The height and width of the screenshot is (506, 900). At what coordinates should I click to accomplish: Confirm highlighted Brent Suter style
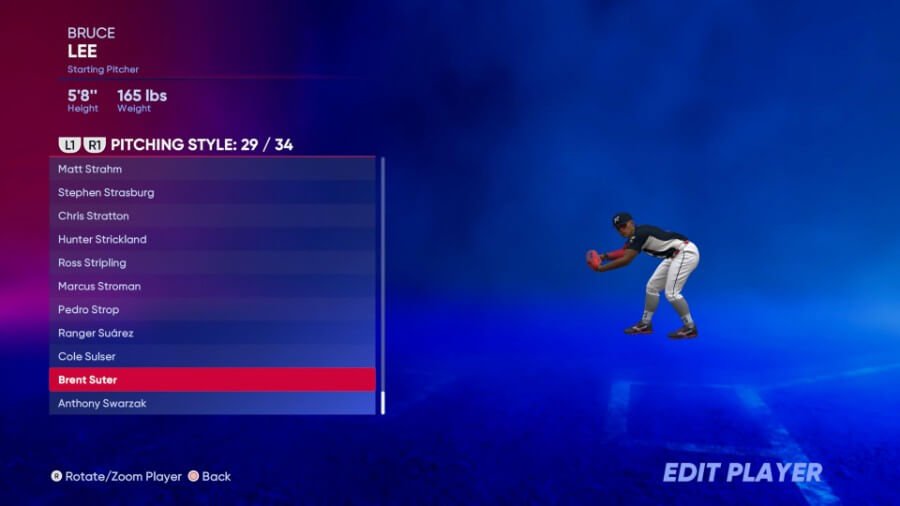pyautogui.click(x=212, y=380)
